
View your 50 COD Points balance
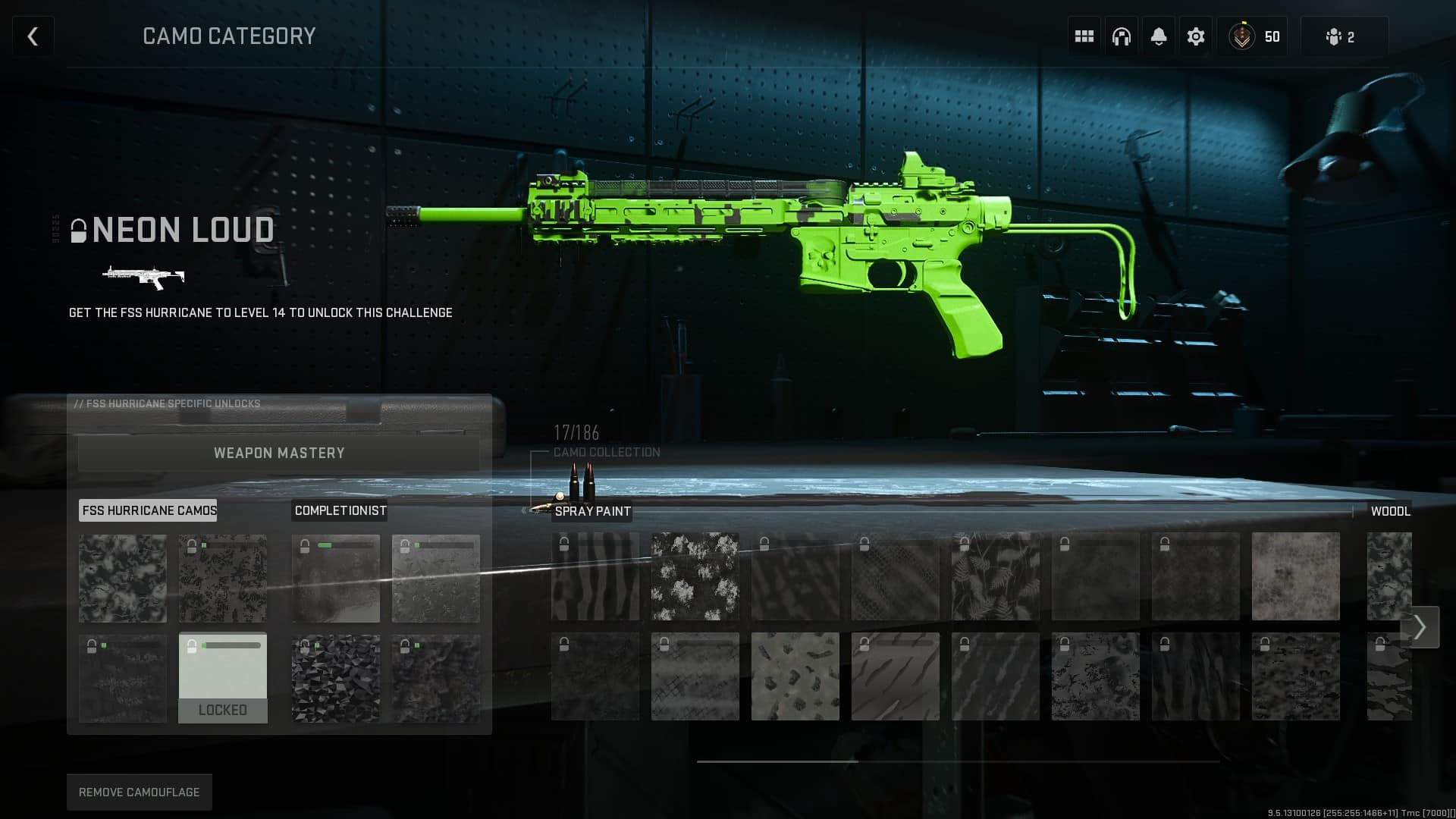tap(1253, 36)
